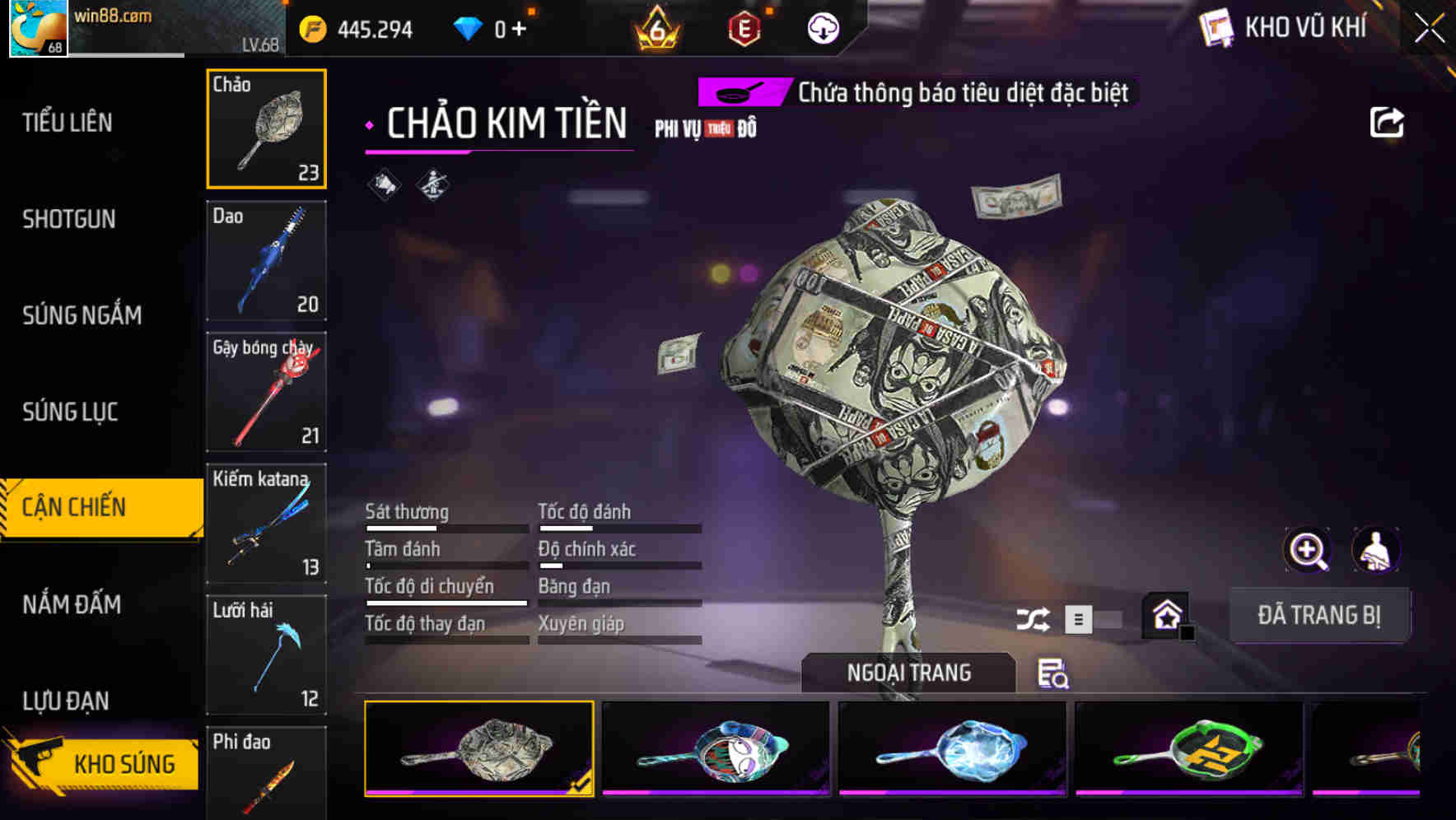Viewport: 1456px width, 820px height.
Task: Choose the blue lightning pan skin
Action: click(952, 748)
